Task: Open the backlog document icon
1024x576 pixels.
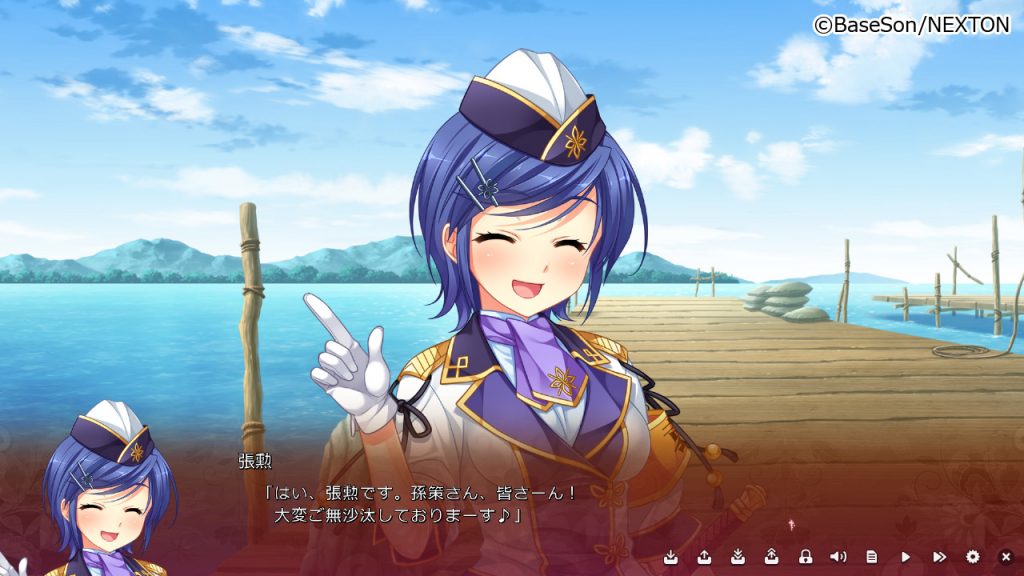Action: [x=872, y=556]
